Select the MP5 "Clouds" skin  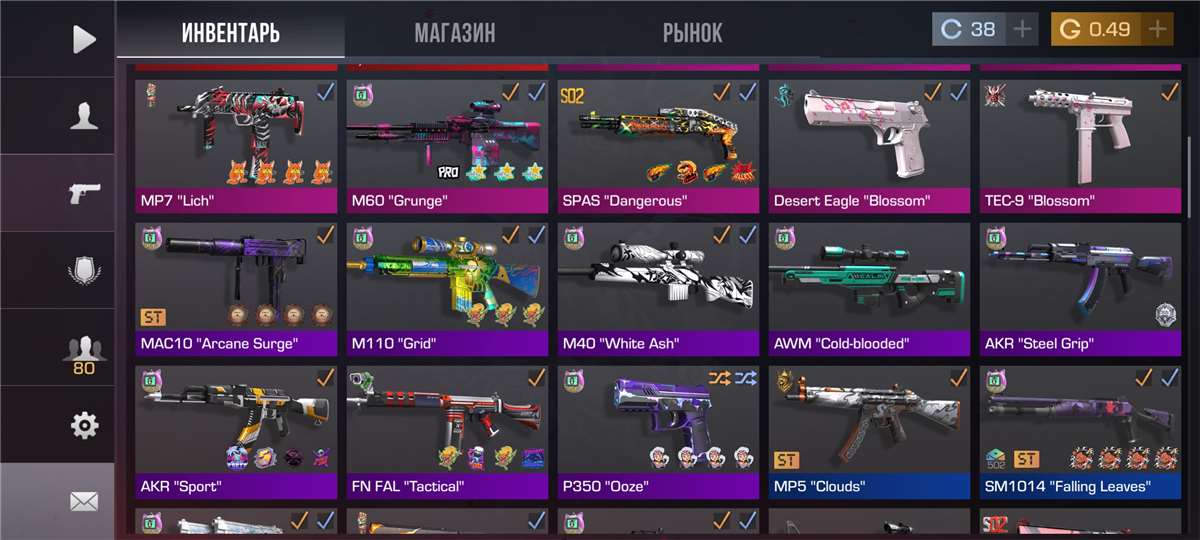coord(870,428)
